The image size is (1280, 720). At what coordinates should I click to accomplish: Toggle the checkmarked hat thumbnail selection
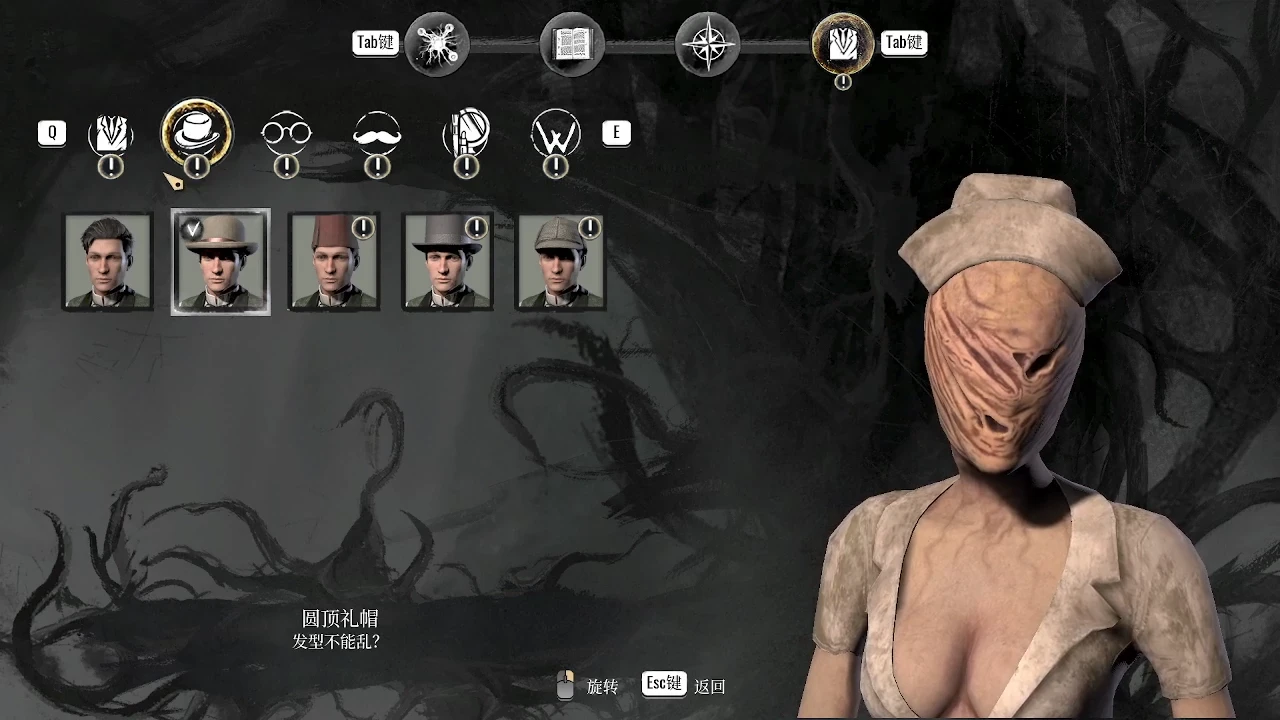point(220,261)
